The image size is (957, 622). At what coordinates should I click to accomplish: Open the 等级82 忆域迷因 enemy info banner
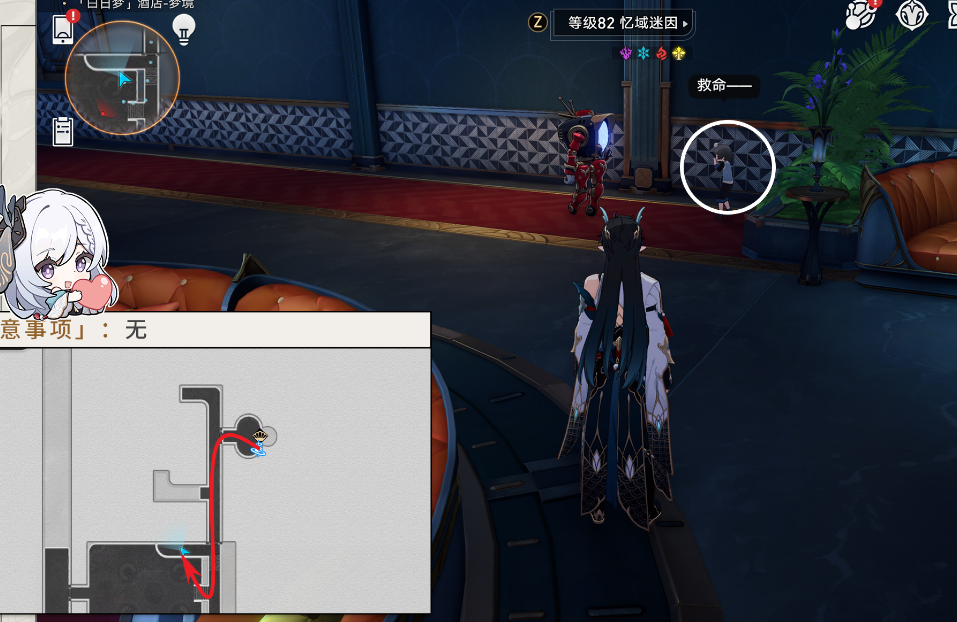point(623,22)
